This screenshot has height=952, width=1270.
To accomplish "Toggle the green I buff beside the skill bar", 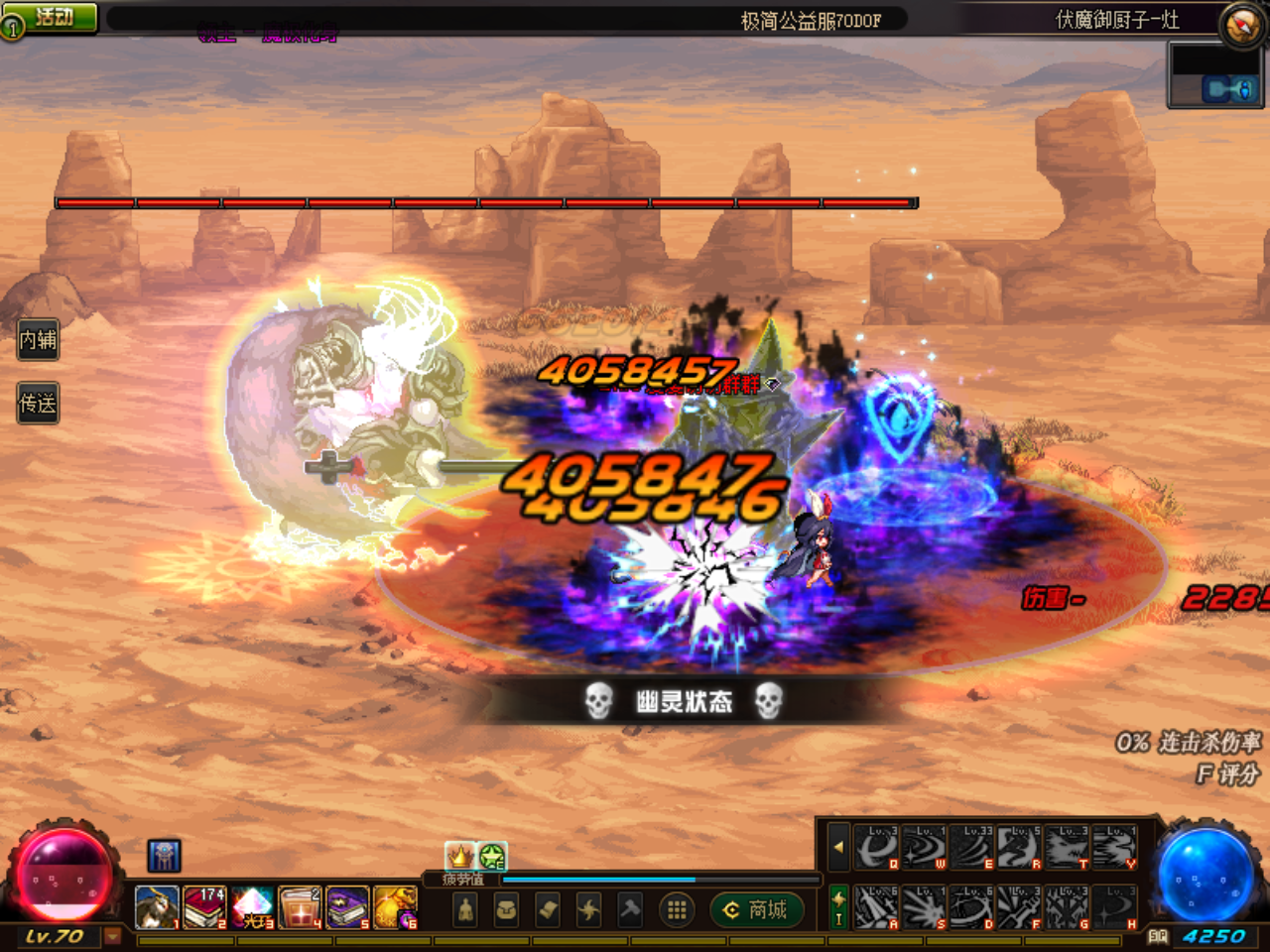I will click(838, 907).
